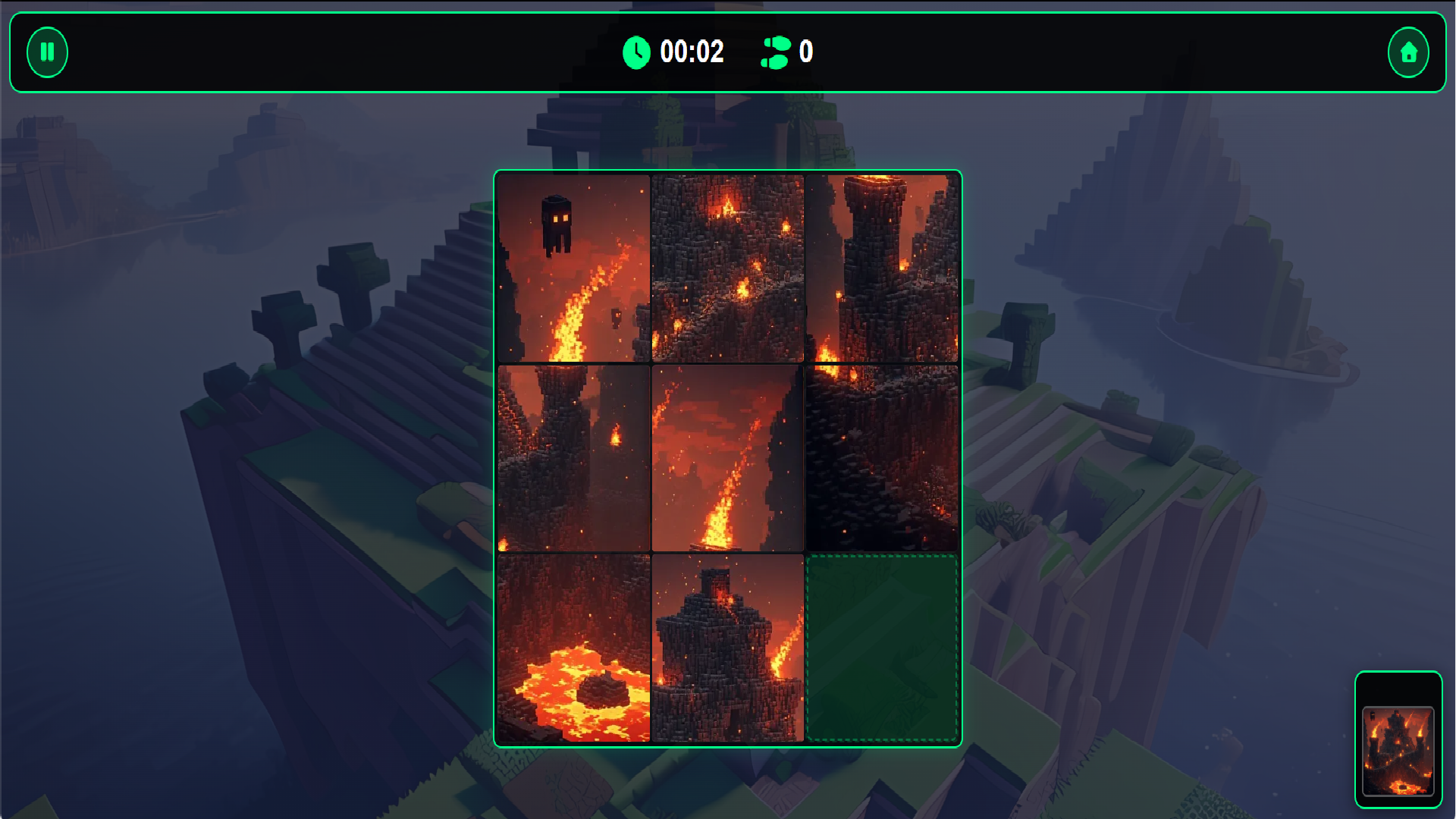Image resolution: width=1456 pixels, height=819 pixels.
Task: Select the center tile with the lava waterfall
Action: click(728, 457)
